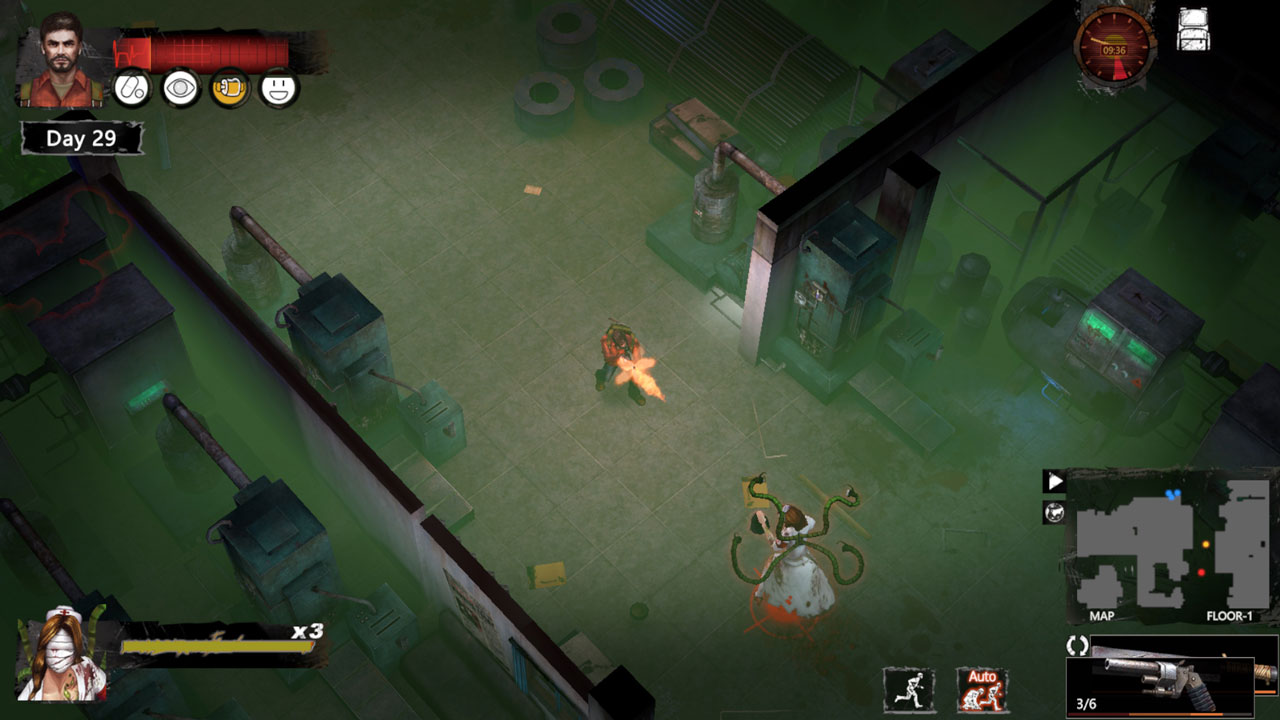This screenshot has width=1280, height=720.
Task: Check the pill health status icon
Action: (x=131, y=89)
